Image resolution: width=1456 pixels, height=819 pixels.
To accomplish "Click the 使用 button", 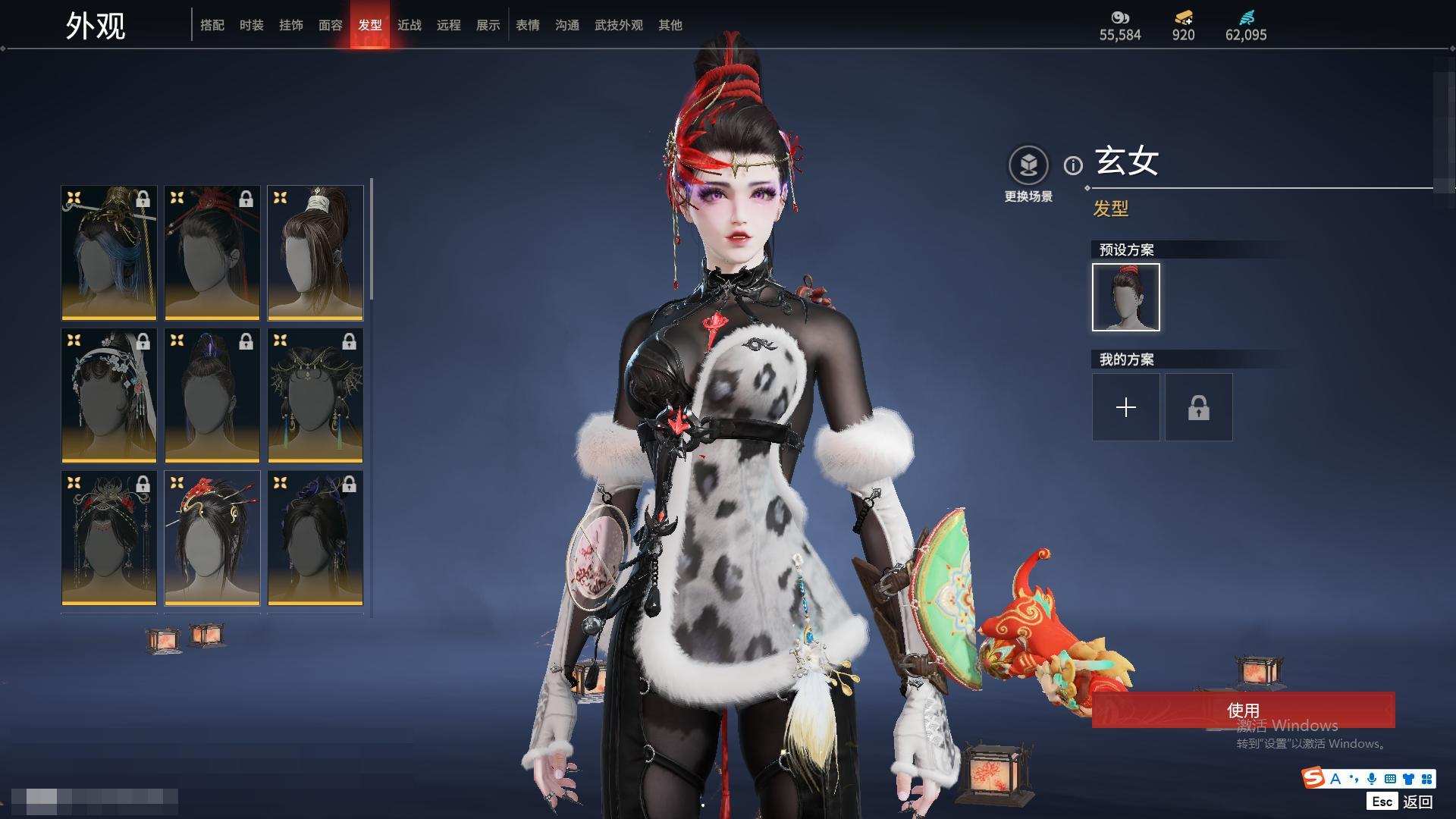I will pos(1243,710).
